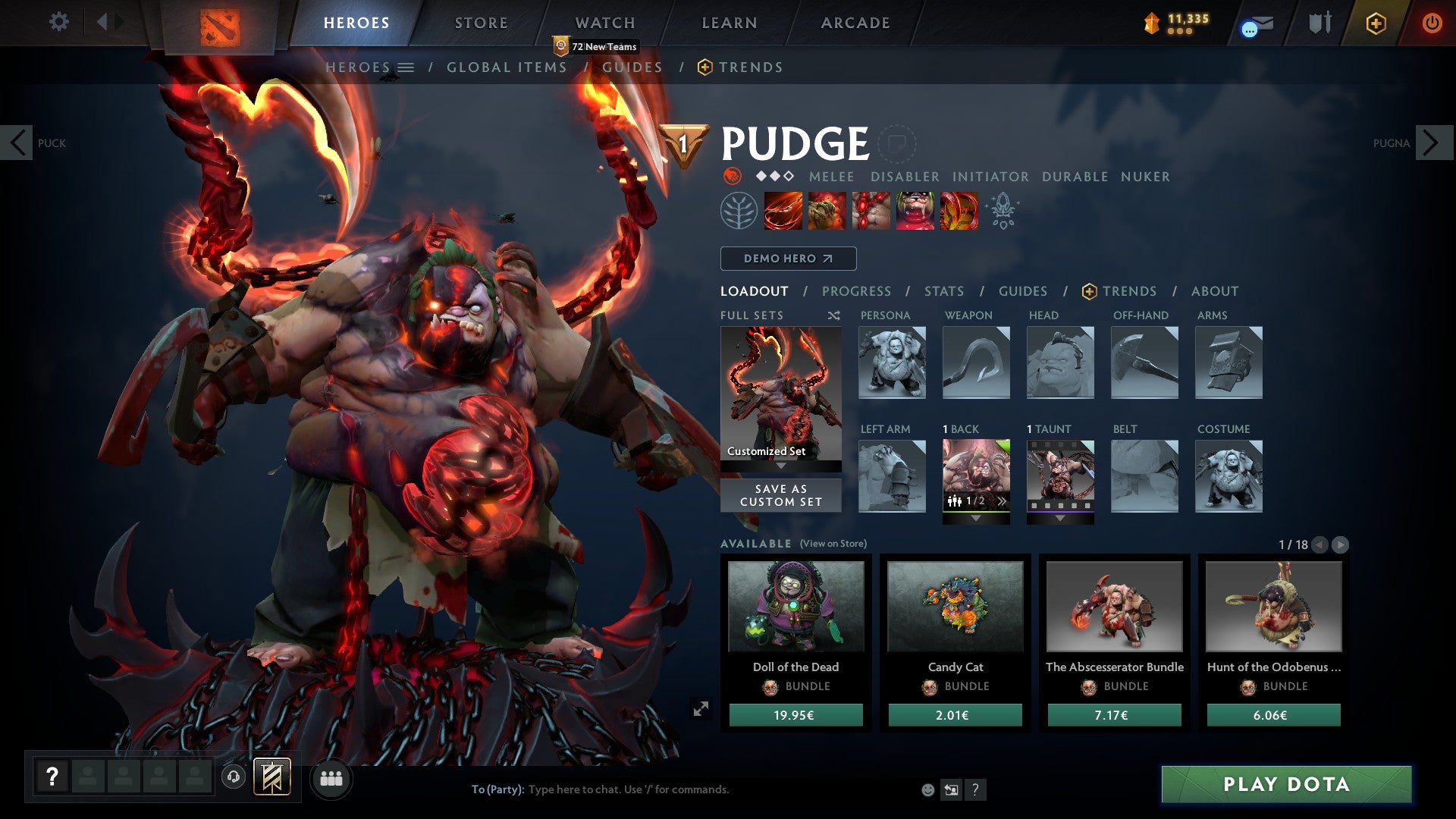Click the settings gear icon
1456x819 pixels.
coord(59,22)
